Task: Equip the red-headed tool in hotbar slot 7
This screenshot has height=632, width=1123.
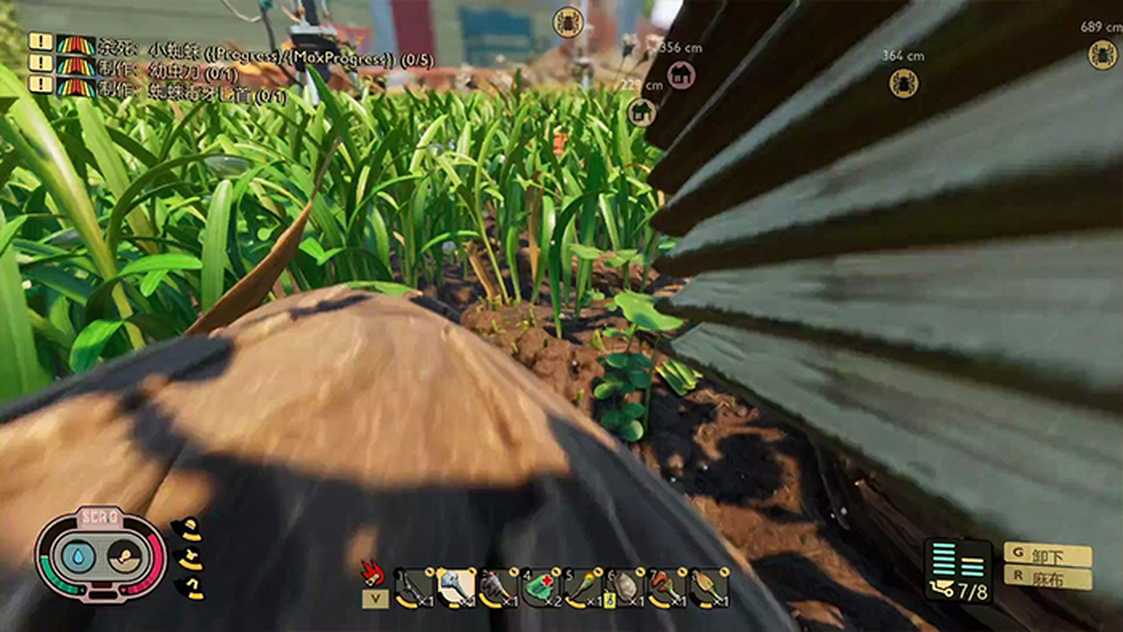Action: click(x=668, y=588)
